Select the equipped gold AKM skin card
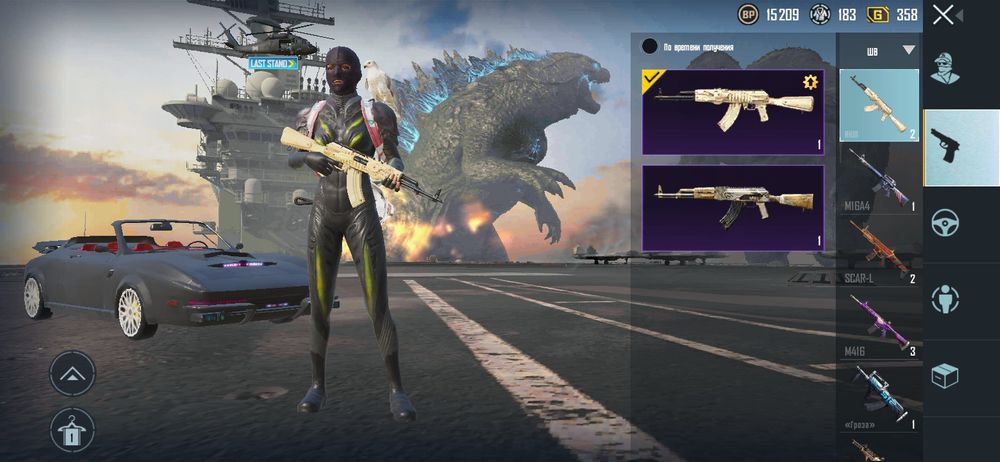 [x=732, y=111]
